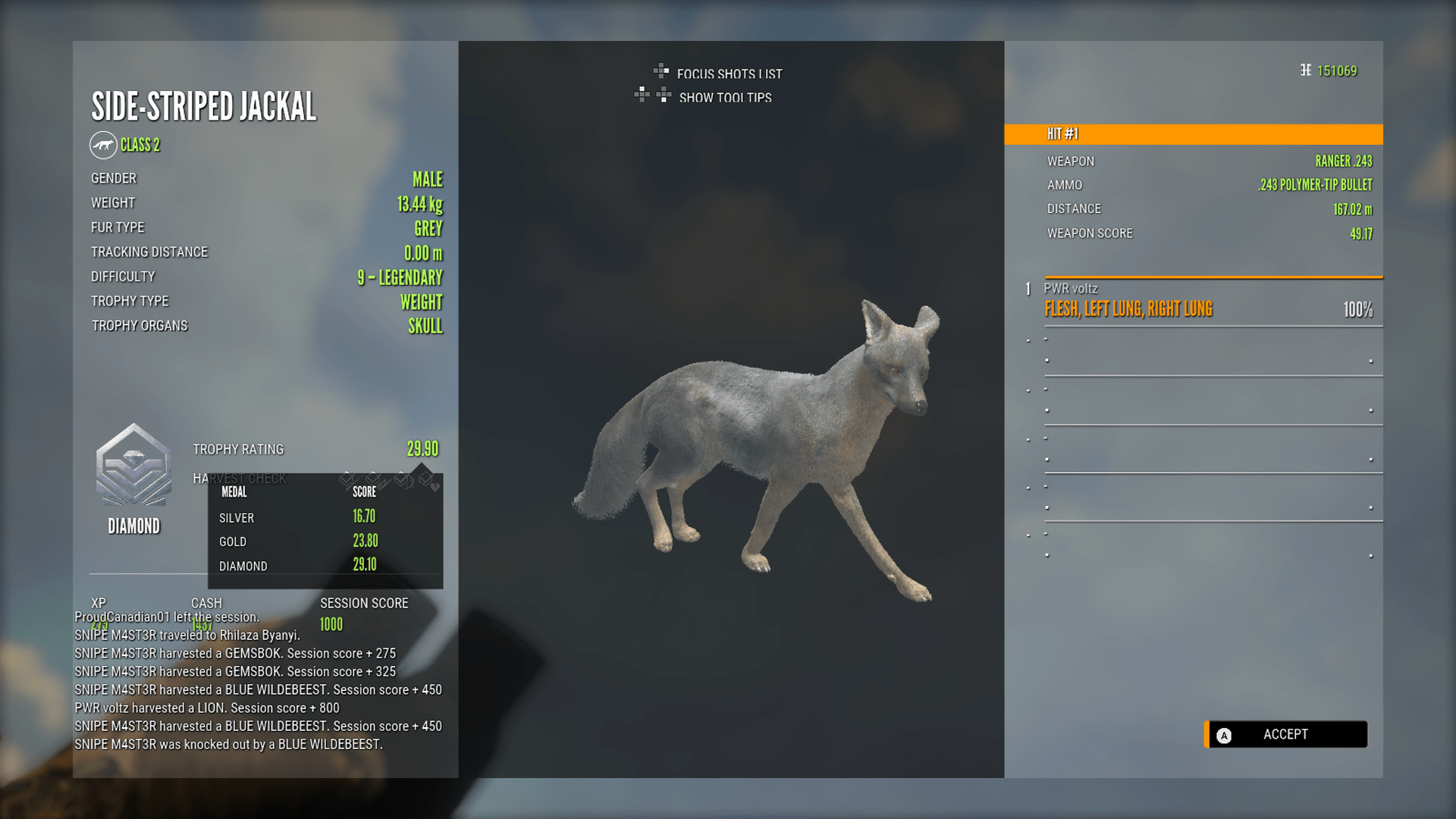Screen dimensions: 1456x819
Task: Inspect the distance harvest check icon
Action: [400, 479]
